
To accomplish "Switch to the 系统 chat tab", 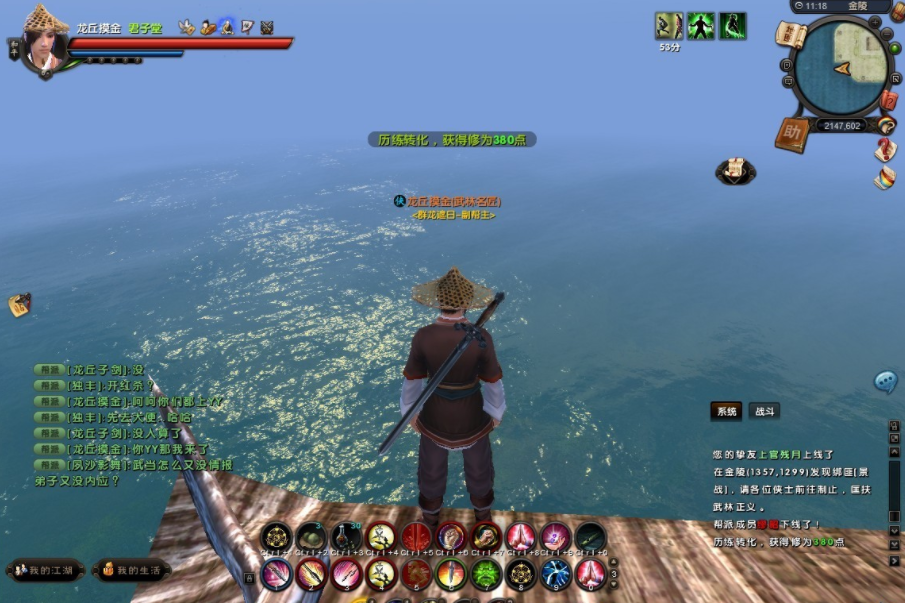I will pyautogui.click(x=726, y=411).
